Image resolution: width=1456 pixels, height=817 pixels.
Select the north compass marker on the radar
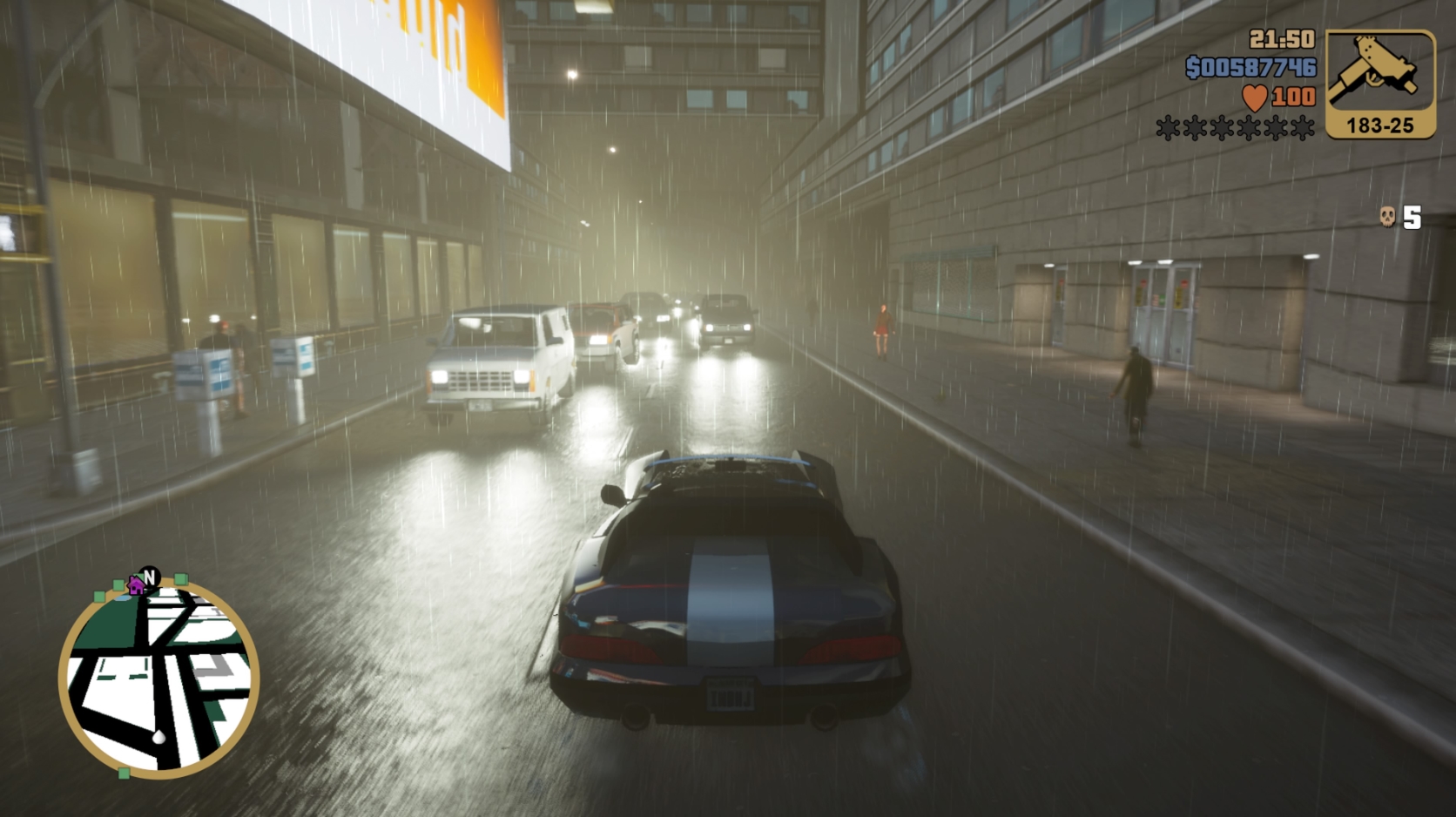click(149, 574)
